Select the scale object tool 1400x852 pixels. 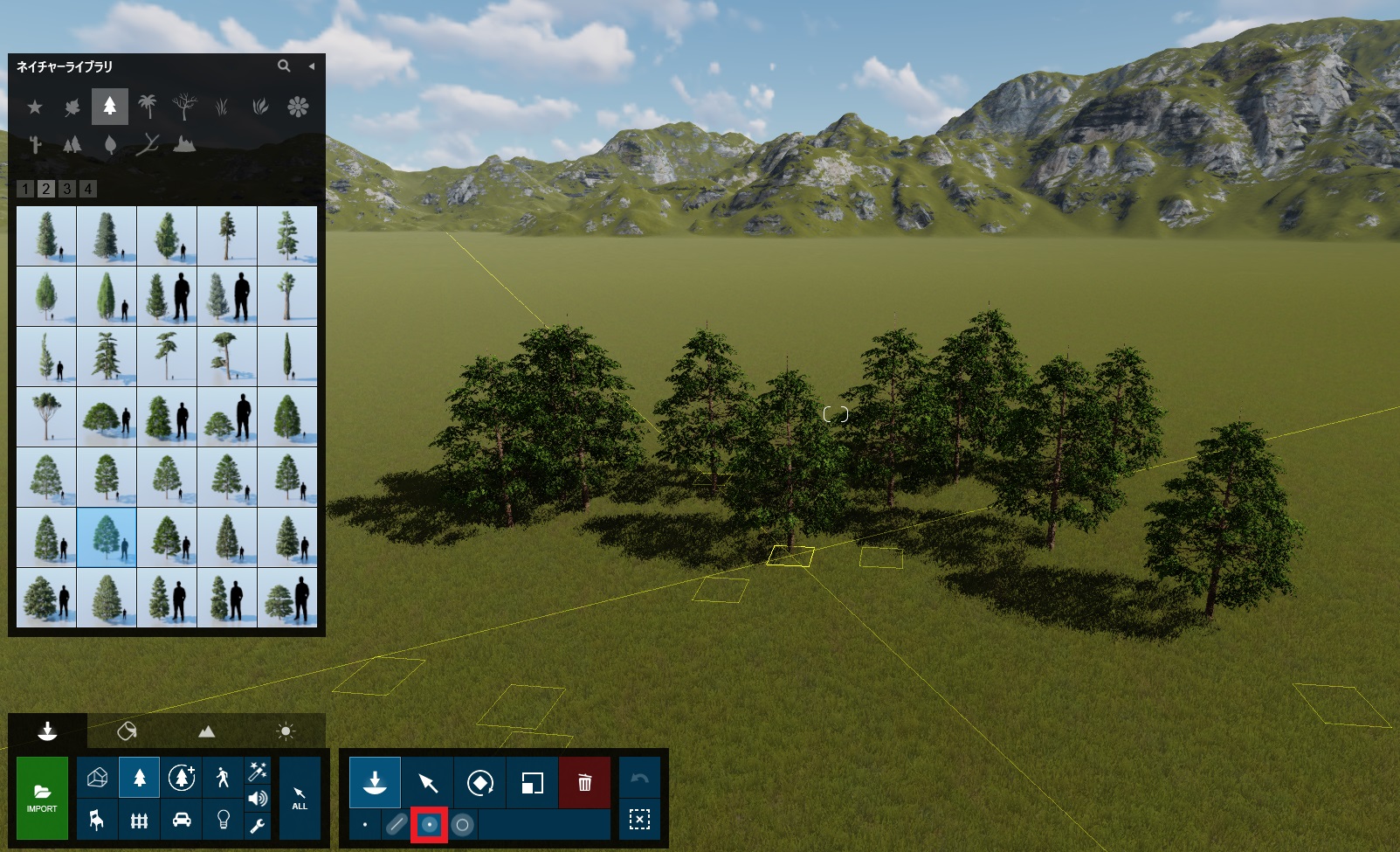click(x=532, y=782)
